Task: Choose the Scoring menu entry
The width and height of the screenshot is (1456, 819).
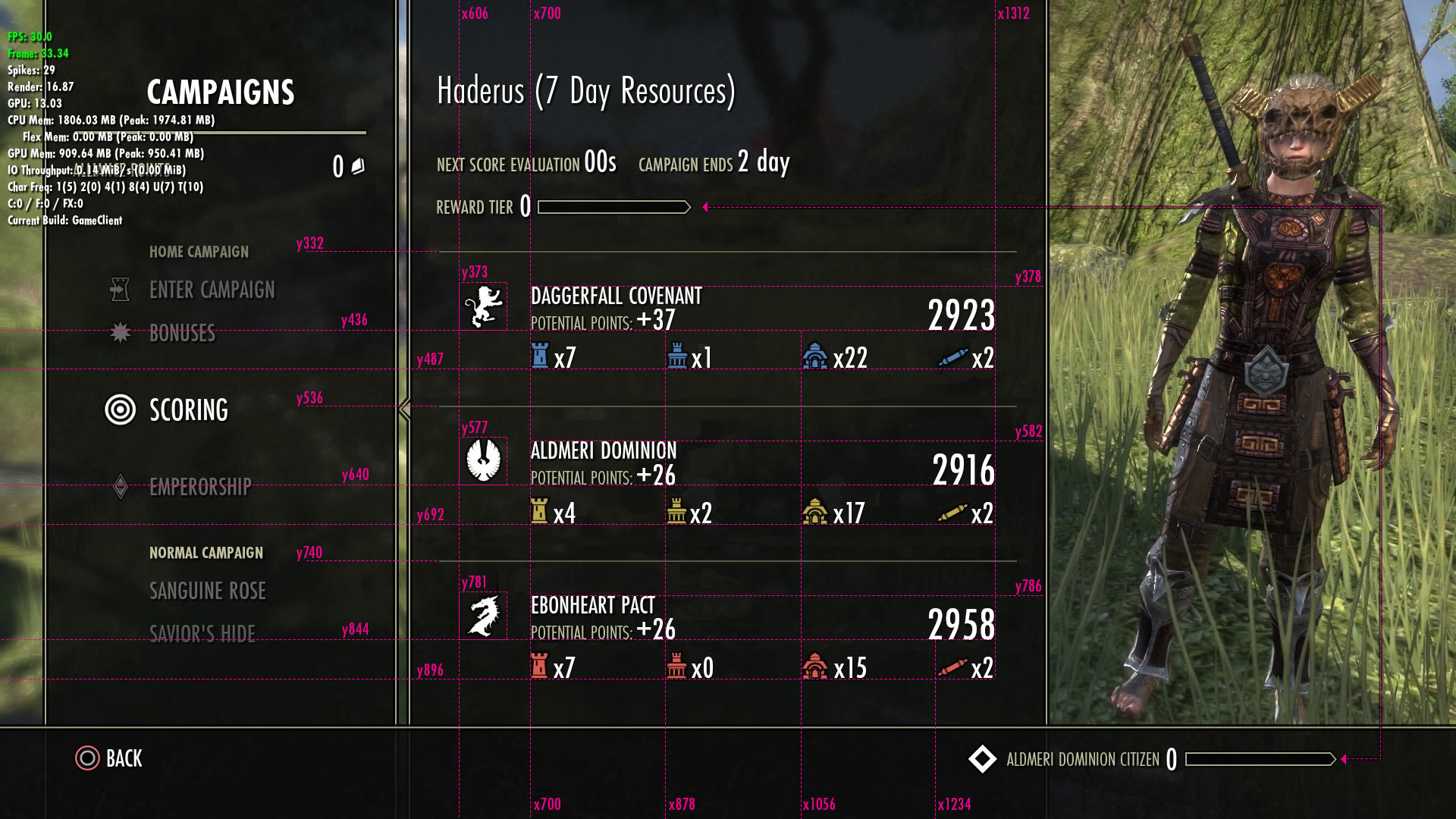Action: 188,410
